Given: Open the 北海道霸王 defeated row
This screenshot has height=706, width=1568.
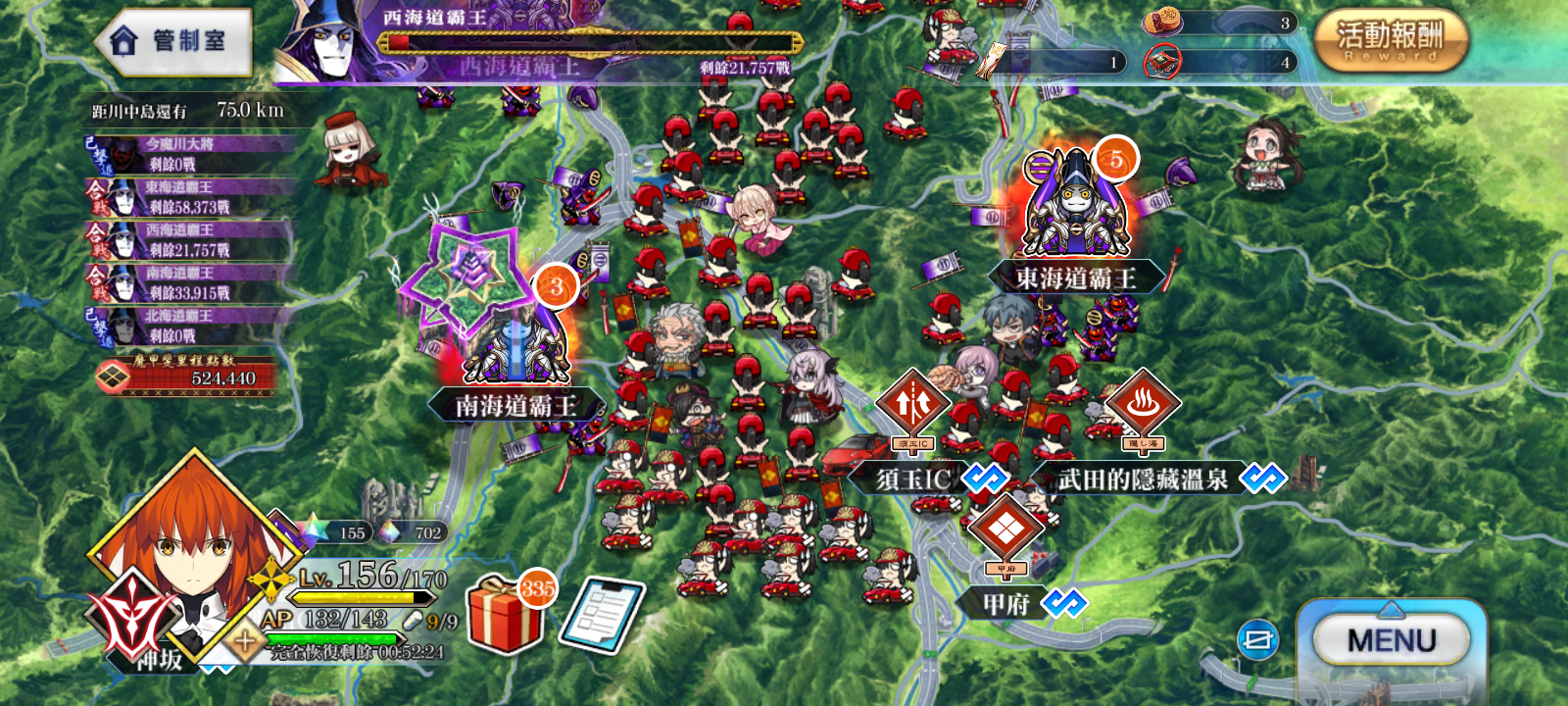Looking at the screenshot, I should click(x=191, y=326).
